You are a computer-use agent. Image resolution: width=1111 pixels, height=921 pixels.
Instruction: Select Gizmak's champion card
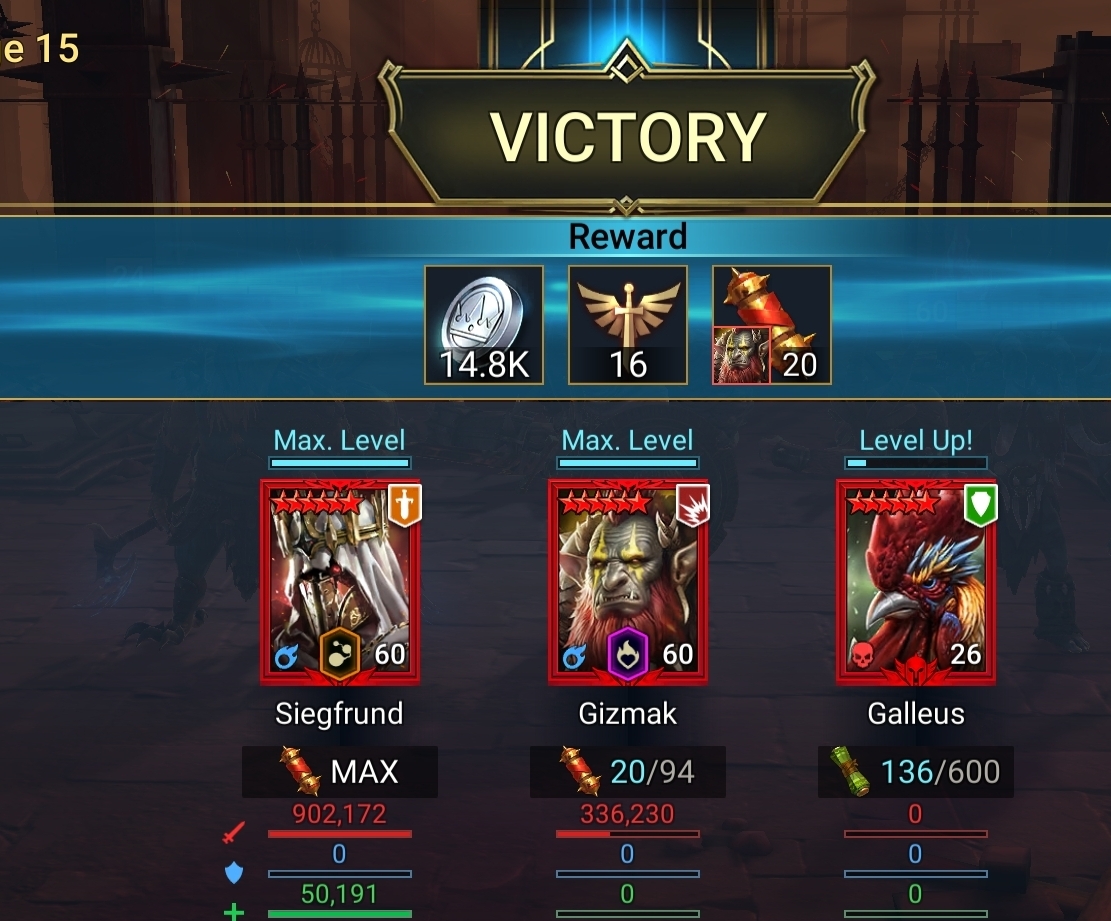tap(628, 582)
